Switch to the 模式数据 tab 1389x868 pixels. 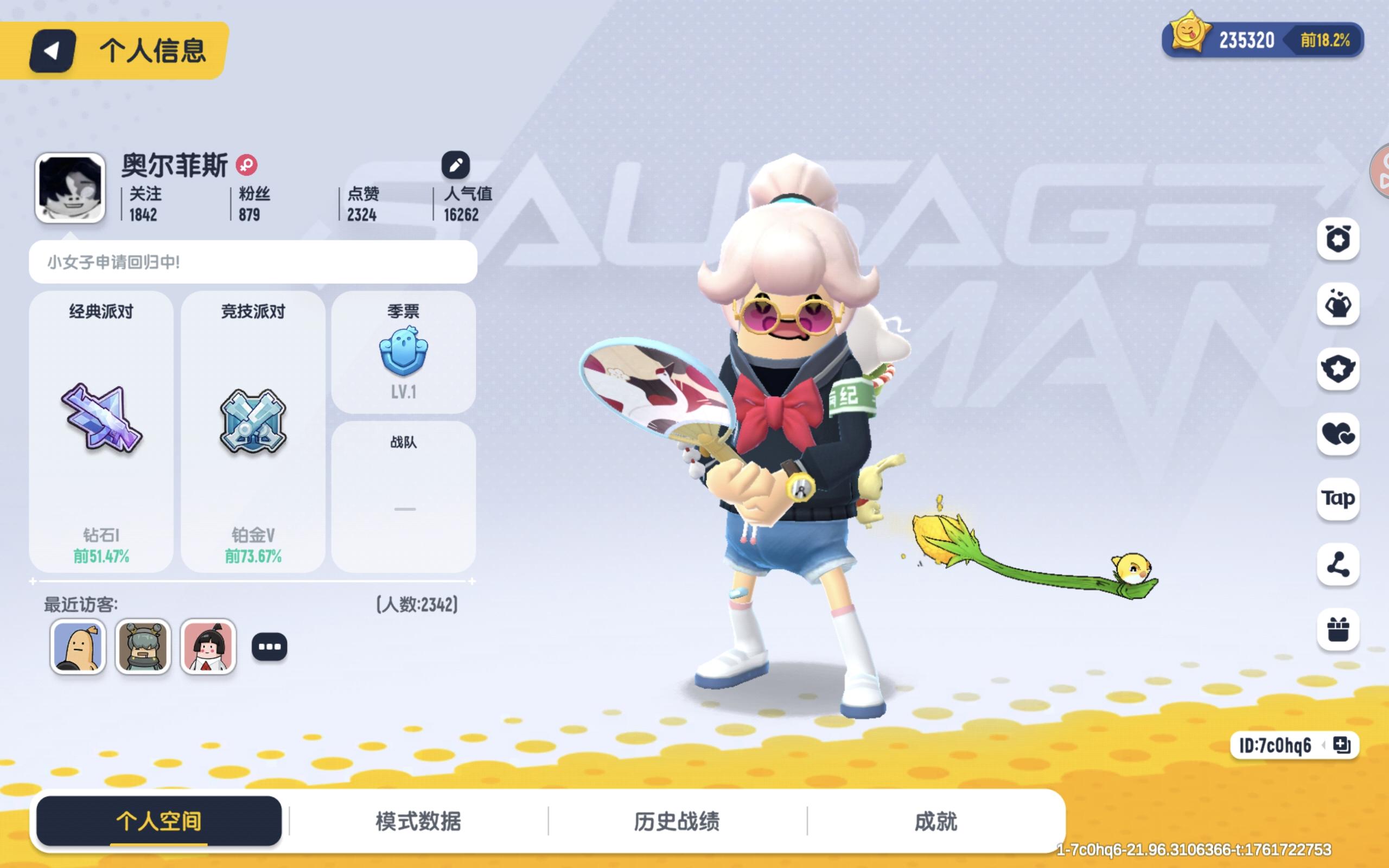(418, 821)
